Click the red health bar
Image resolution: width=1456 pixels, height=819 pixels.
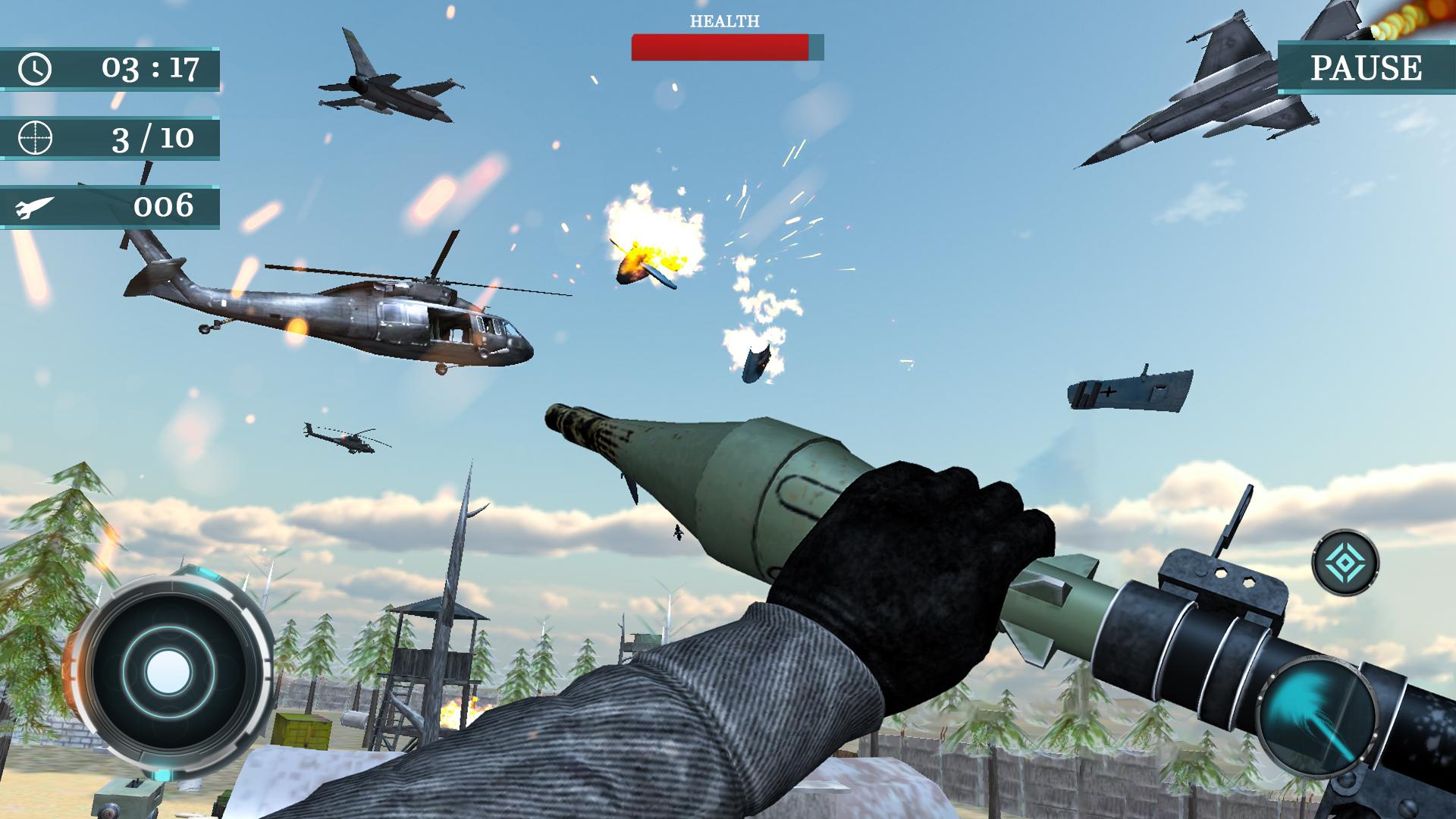(x=720, y=48)
